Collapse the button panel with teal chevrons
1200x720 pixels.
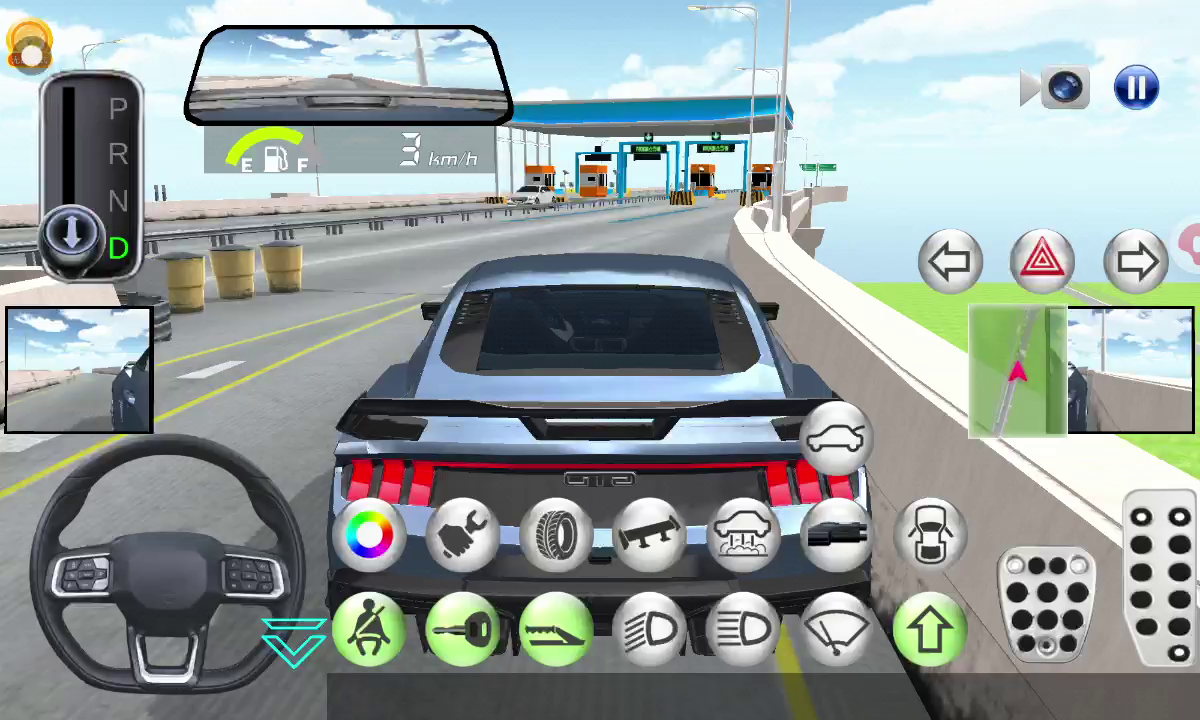[x=293, y=641]
